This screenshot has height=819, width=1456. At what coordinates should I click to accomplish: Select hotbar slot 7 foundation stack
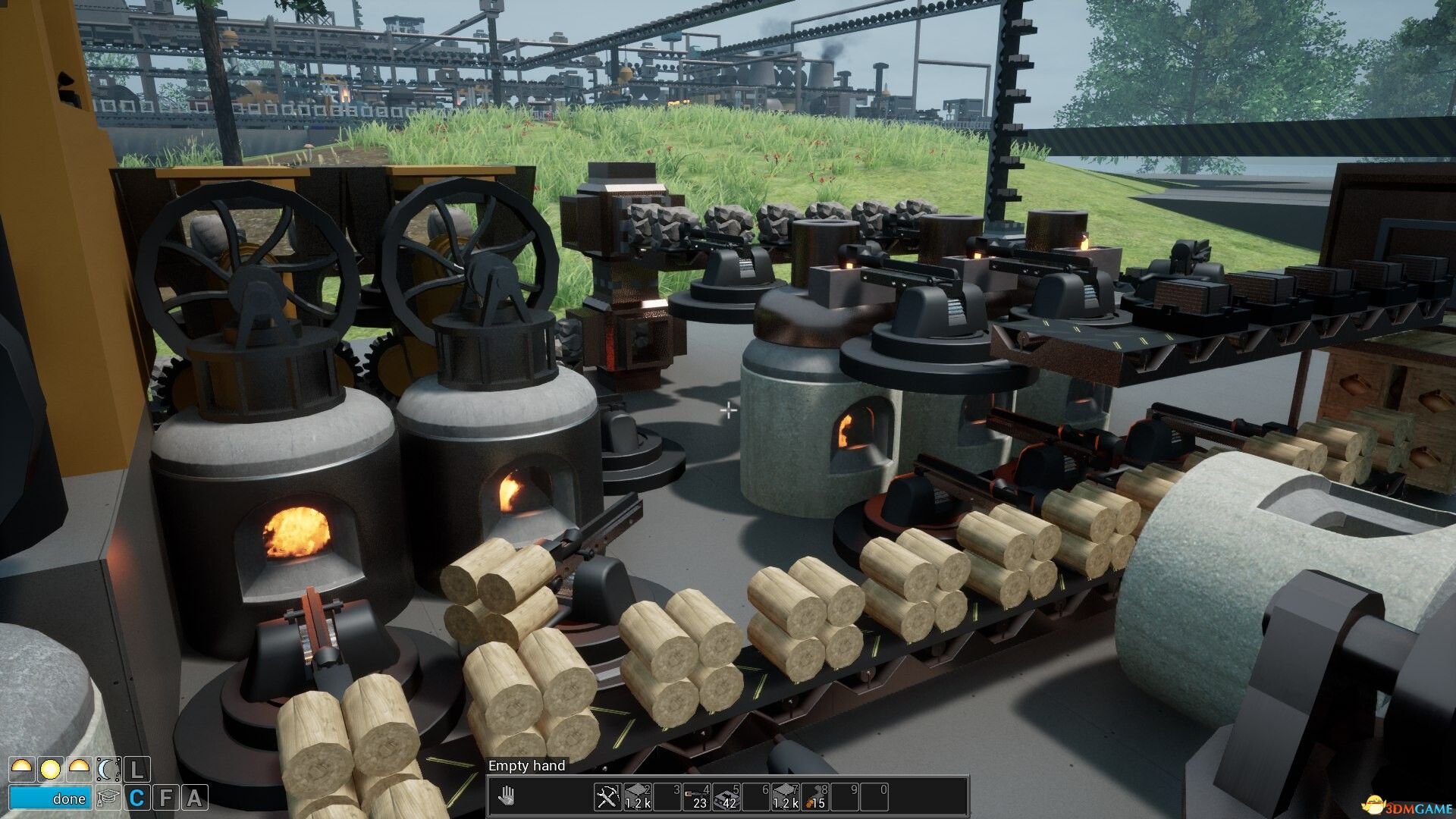point(786,796)
